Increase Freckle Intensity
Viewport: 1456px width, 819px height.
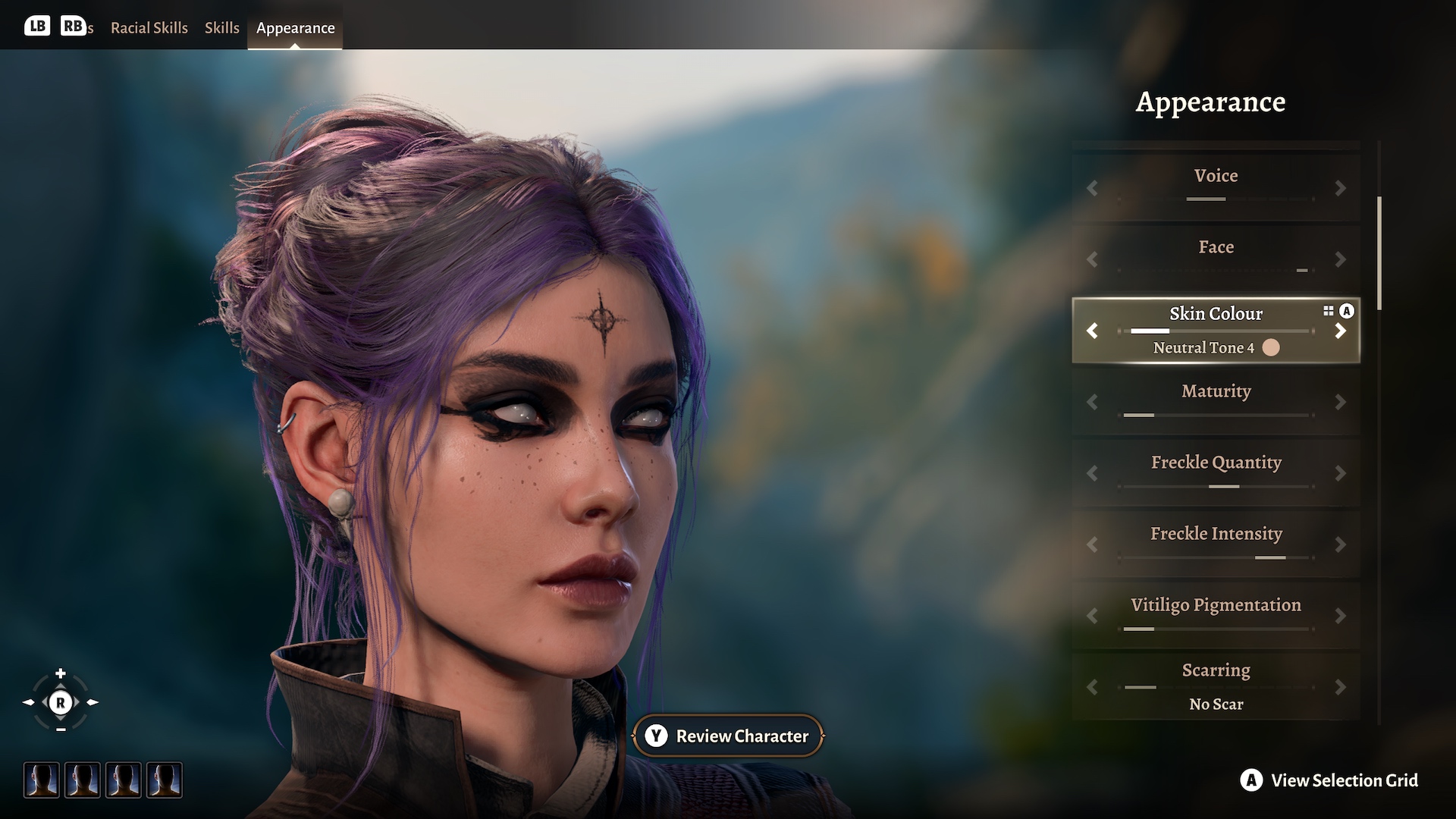1340,544
